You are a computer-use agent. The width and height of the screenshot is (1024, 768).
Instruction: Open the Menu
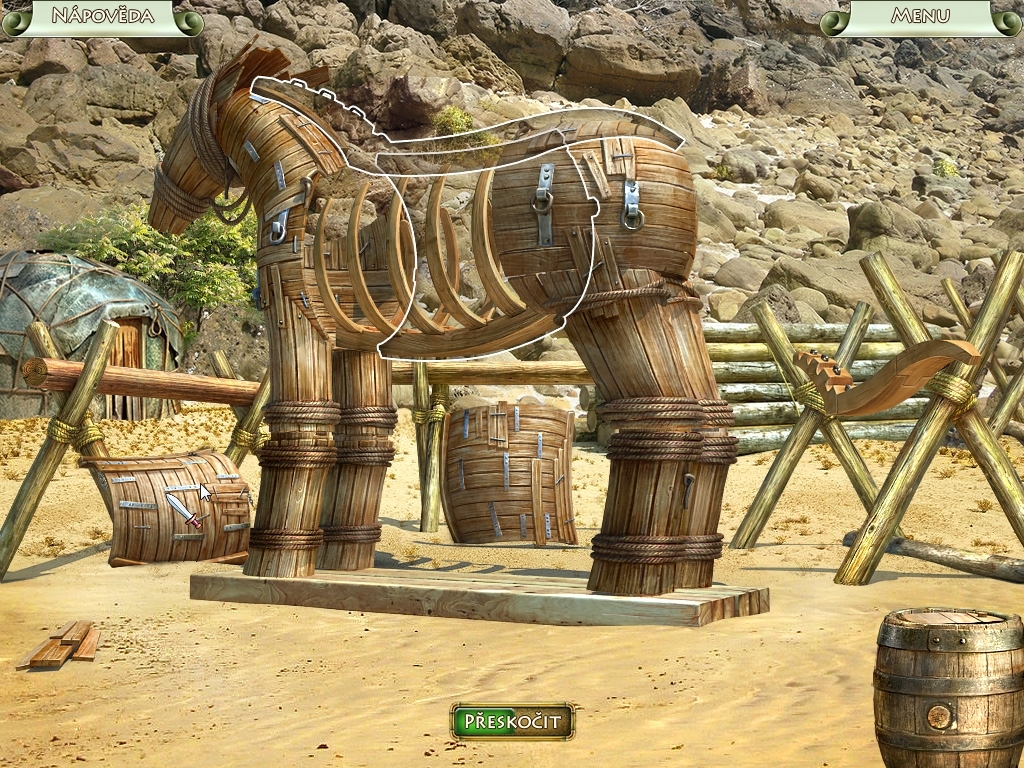(920, 16)
